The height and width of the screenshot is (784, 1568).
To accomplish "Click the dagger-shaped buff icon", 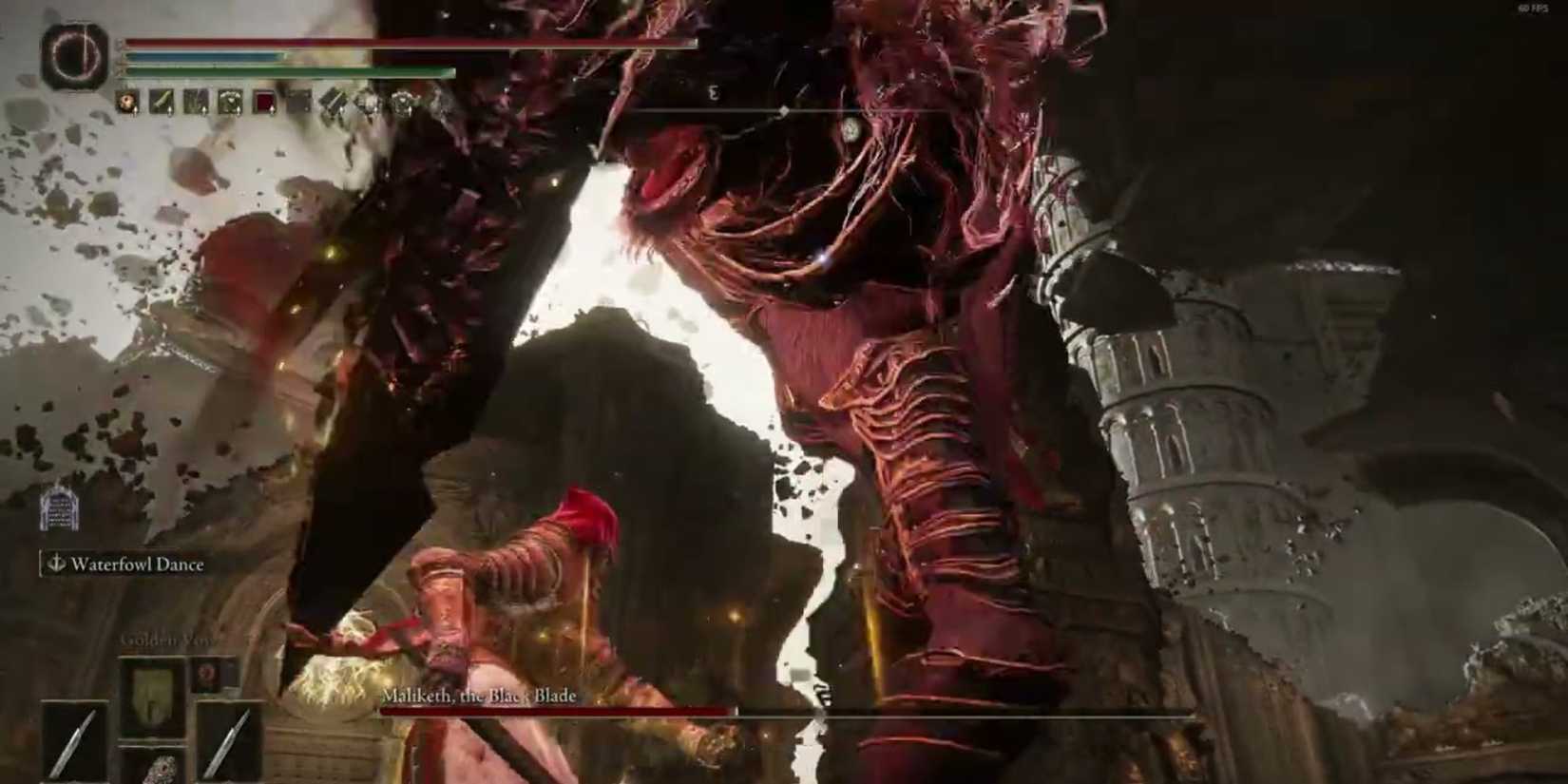I will point(160,101).
